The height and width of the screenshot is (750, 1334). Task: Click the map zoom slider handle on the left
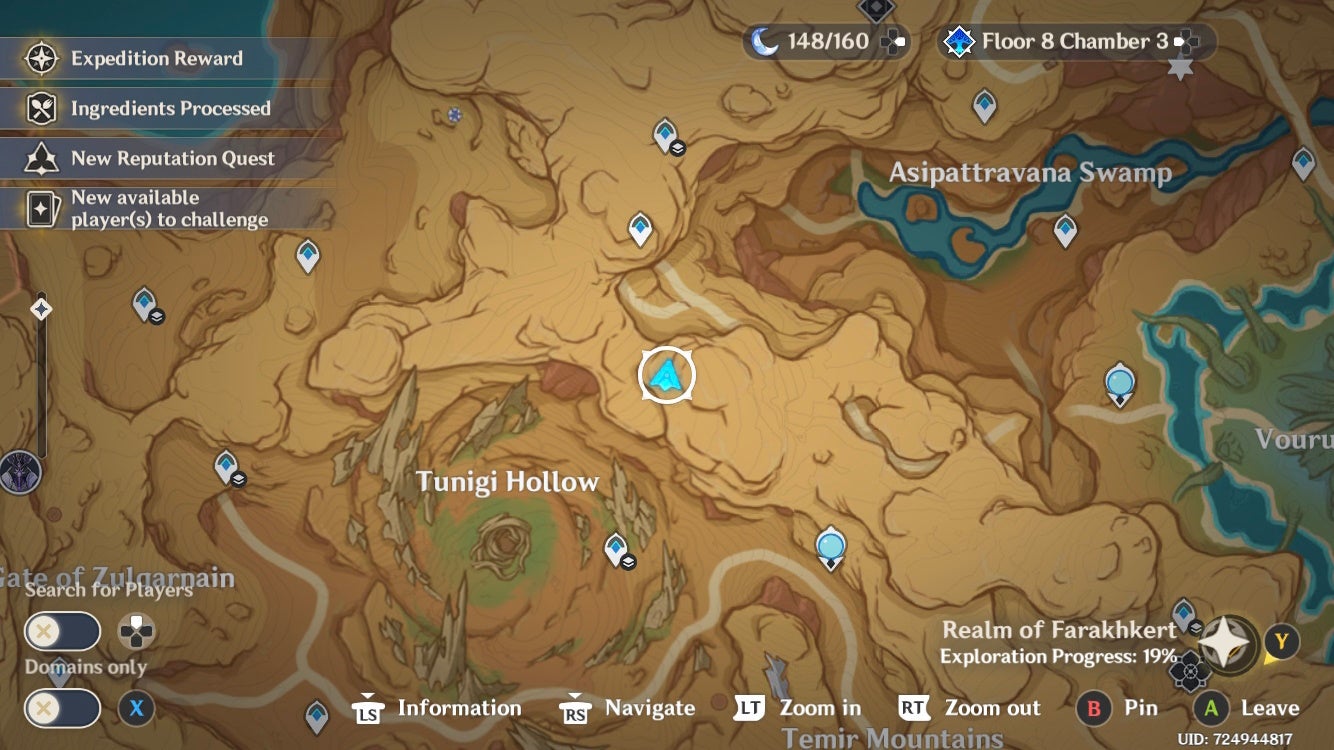(40, 310)
